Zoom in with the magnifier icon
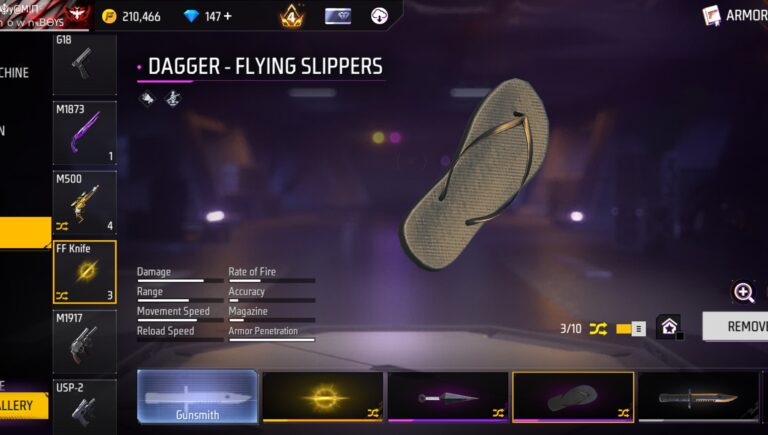768x435 pixels. pyautogui.click(x=744, y=292)
